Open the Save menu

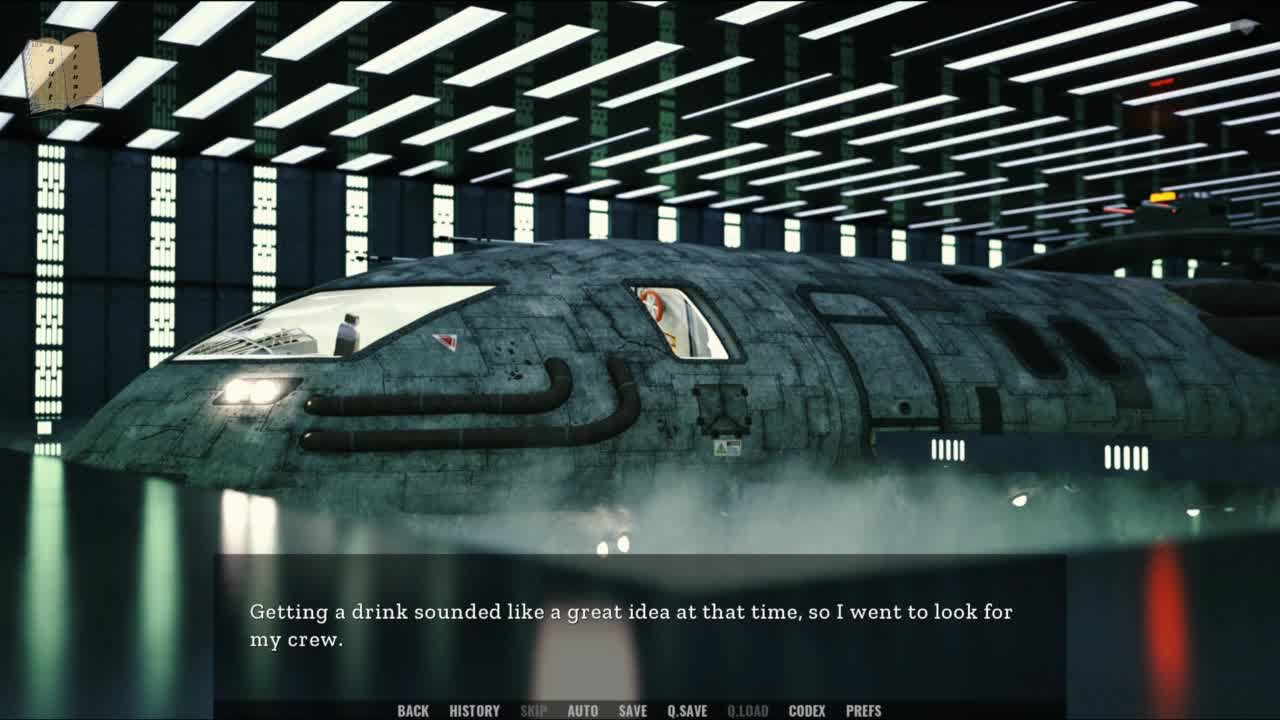(x=632, y=711)
